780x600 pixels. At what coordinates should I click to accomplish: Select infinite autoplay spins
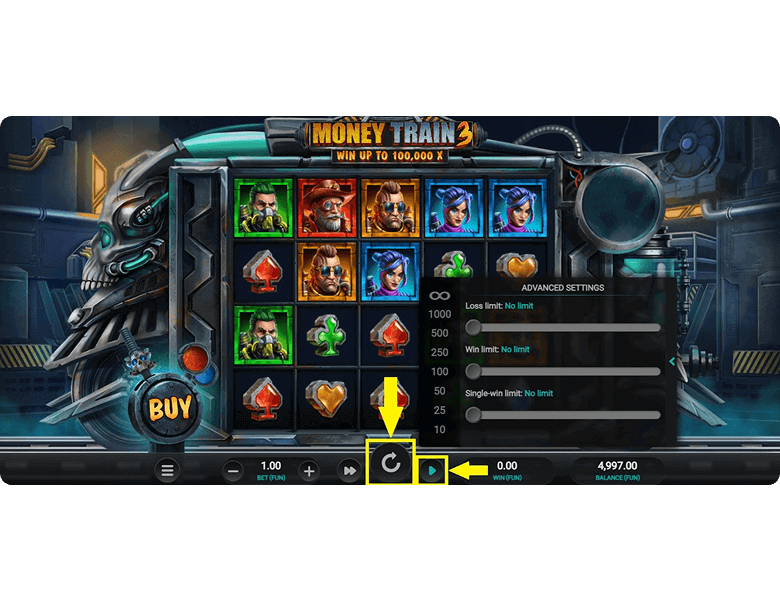(x=439, y=295)
